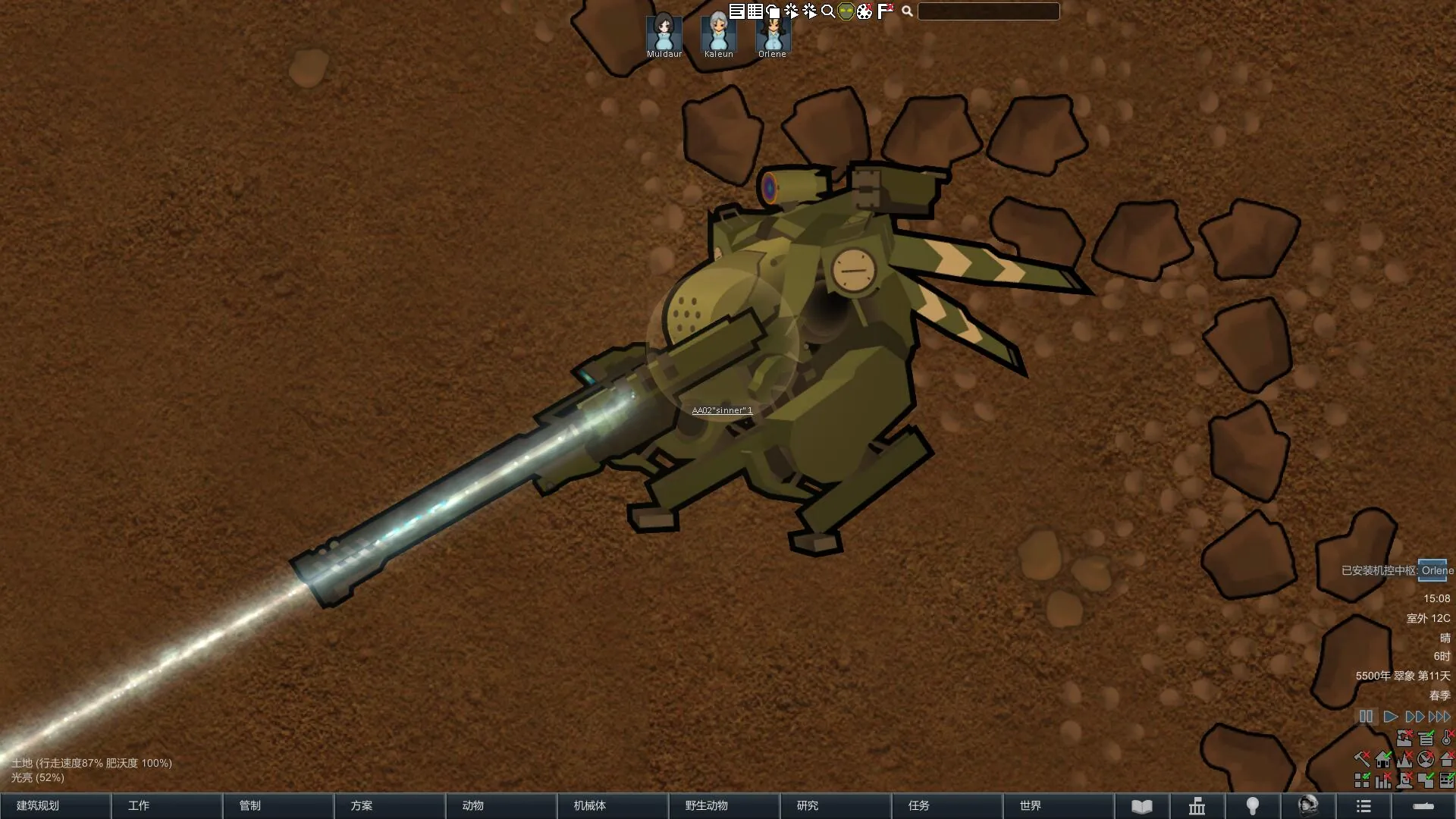Open the open-book history button
Image resolution: width=1456 pixels, height=819 pixels.
(1142, 806)
